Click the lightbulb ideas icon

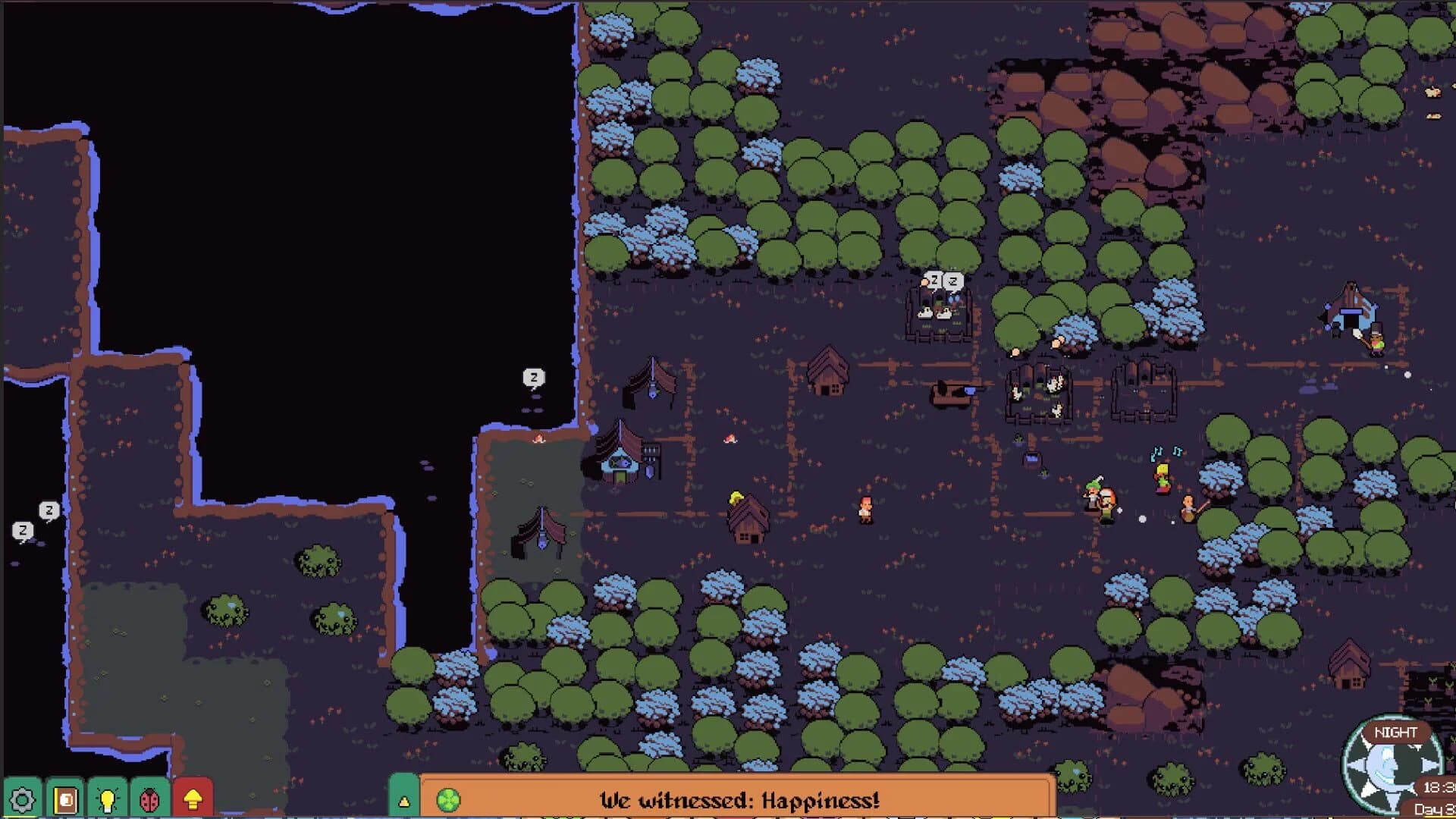pos(108,798)
